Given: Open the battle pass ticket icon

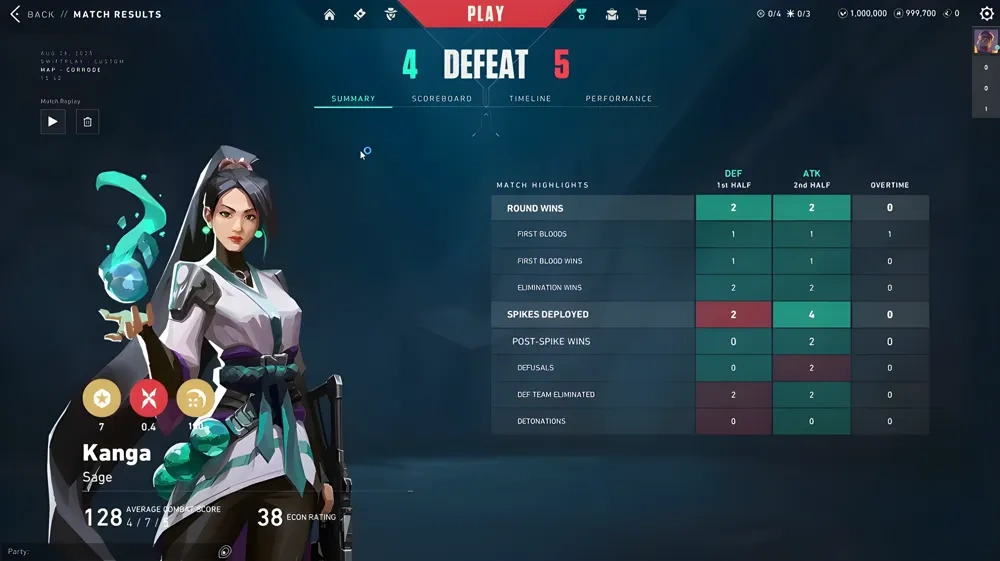Looking at the screenshot, I should [x=360, y=14].
